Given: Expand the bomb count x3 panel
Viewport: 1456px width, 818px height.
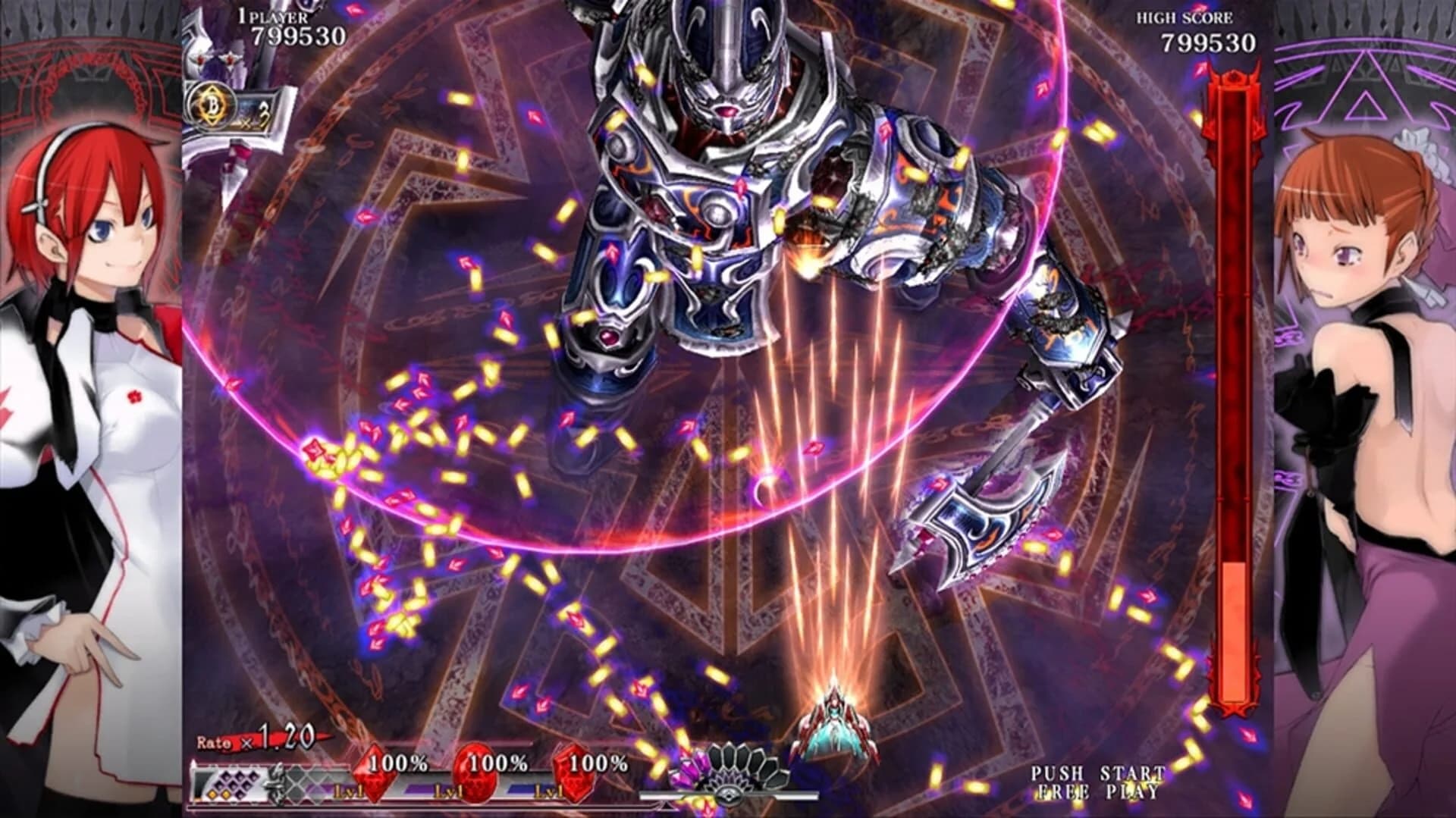Looking at the screenshot, I should click(x=258, y=114).
